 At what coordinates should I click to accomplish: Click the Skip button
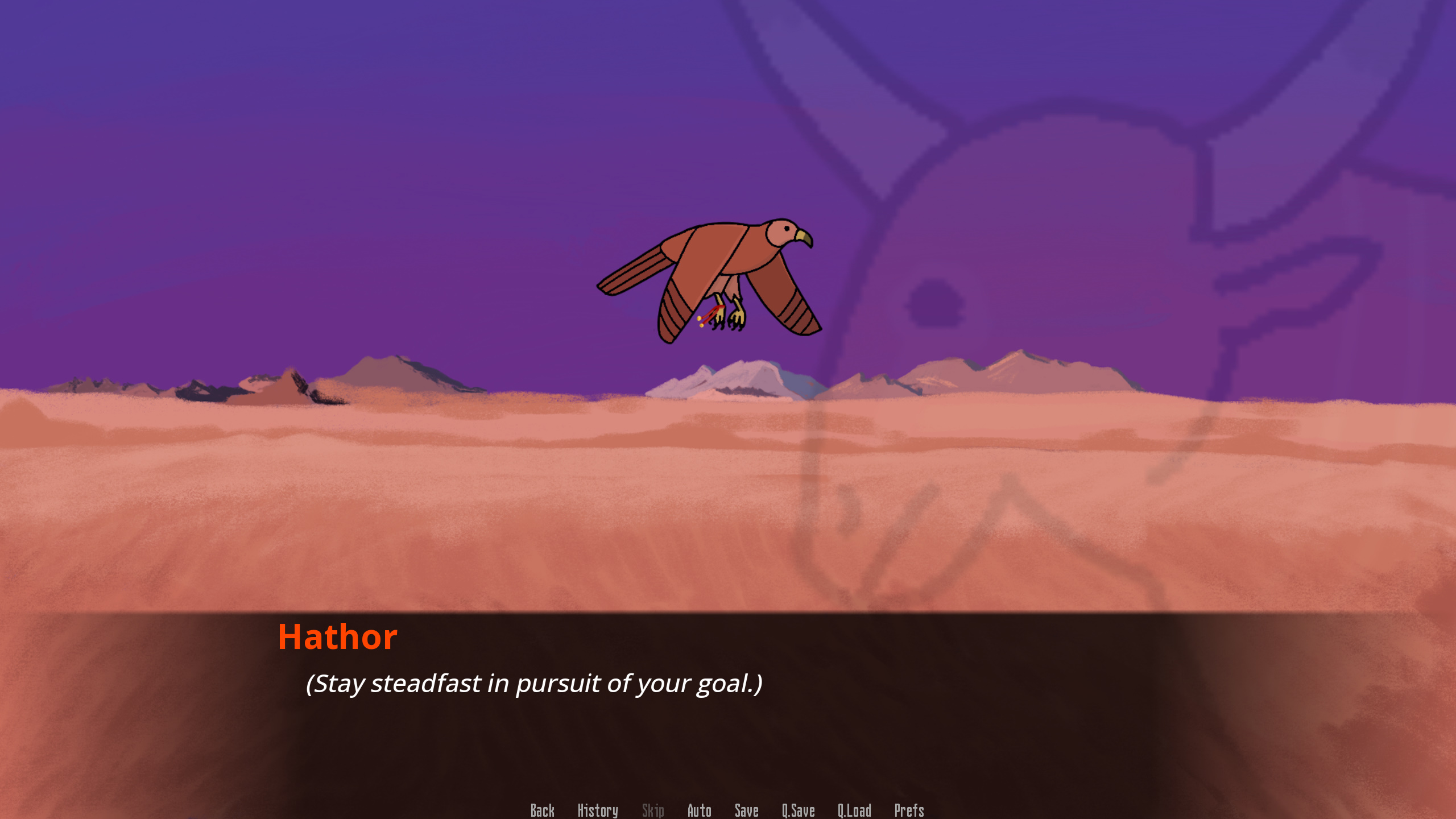pos(652,810)
